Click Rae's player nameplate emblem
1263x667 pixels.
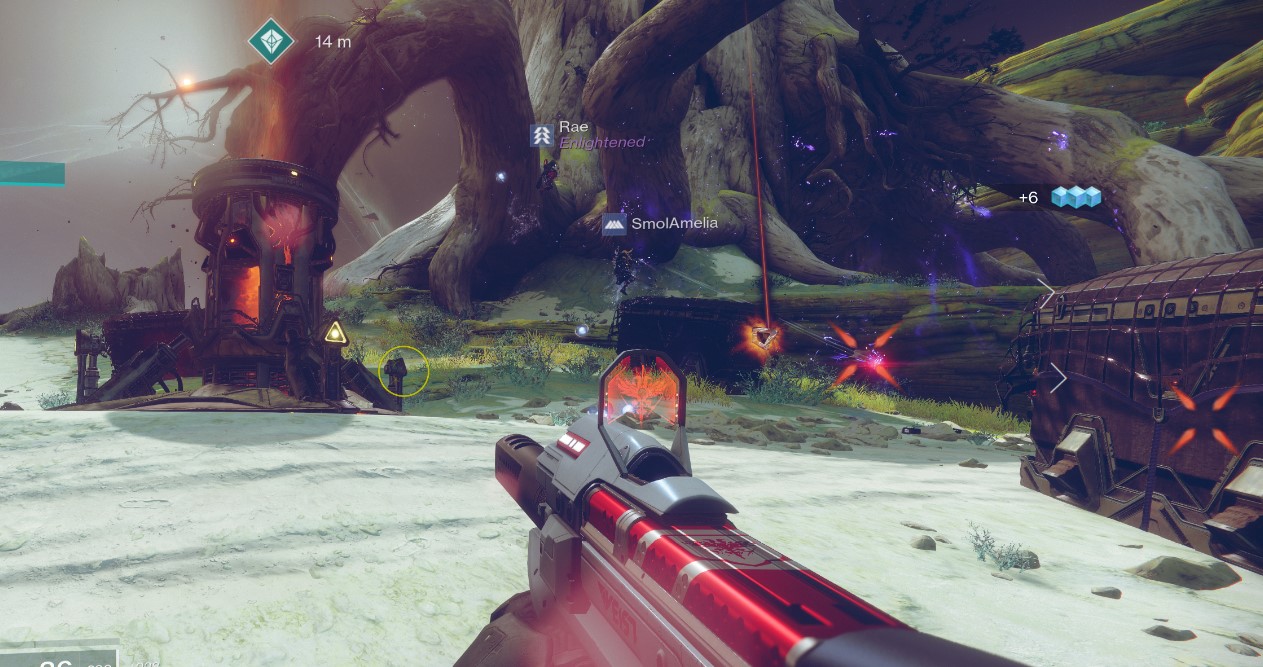click(x=542, y=135)
